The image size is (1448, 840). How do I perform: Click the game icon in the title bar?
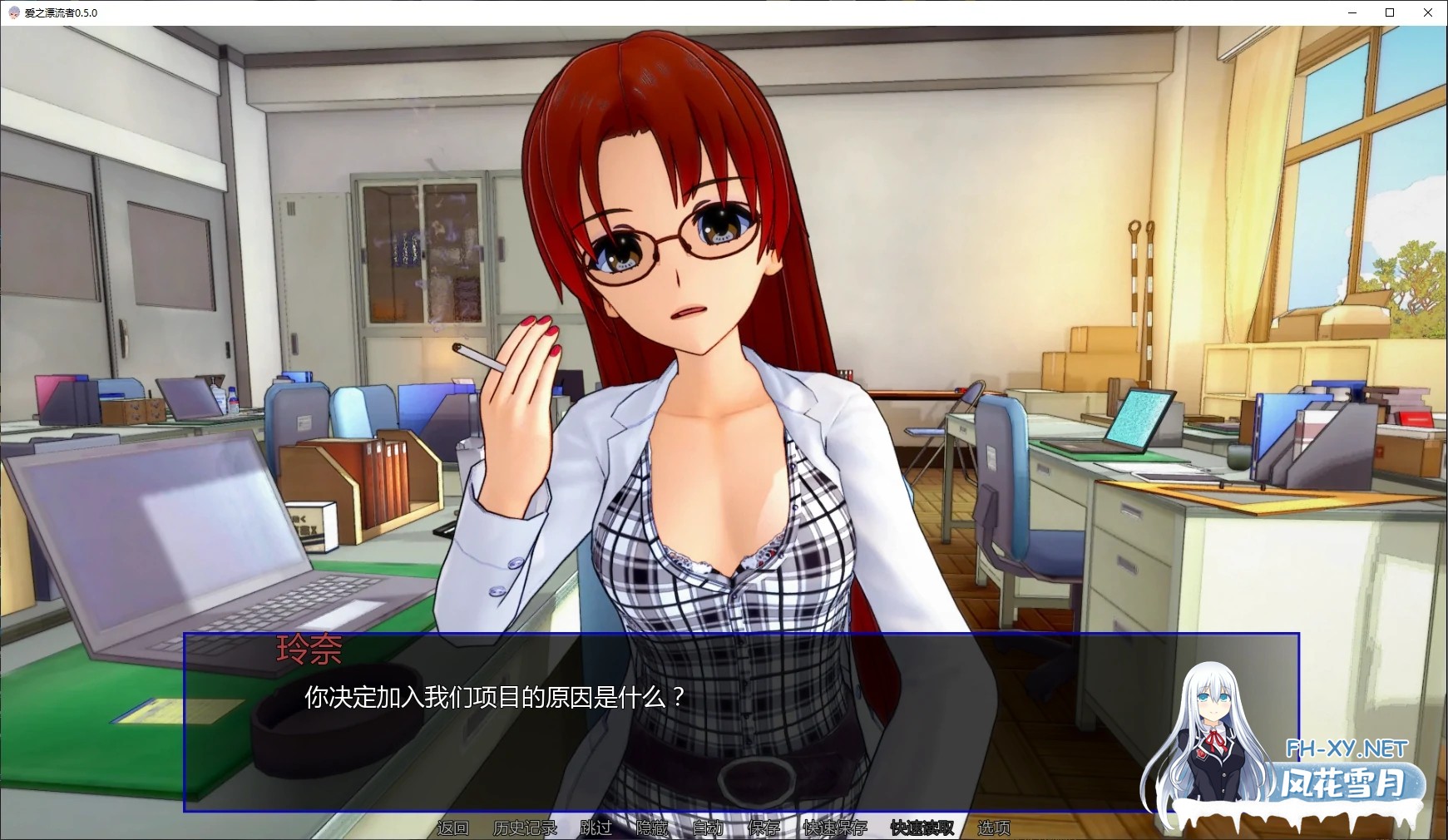coord(12,12)
